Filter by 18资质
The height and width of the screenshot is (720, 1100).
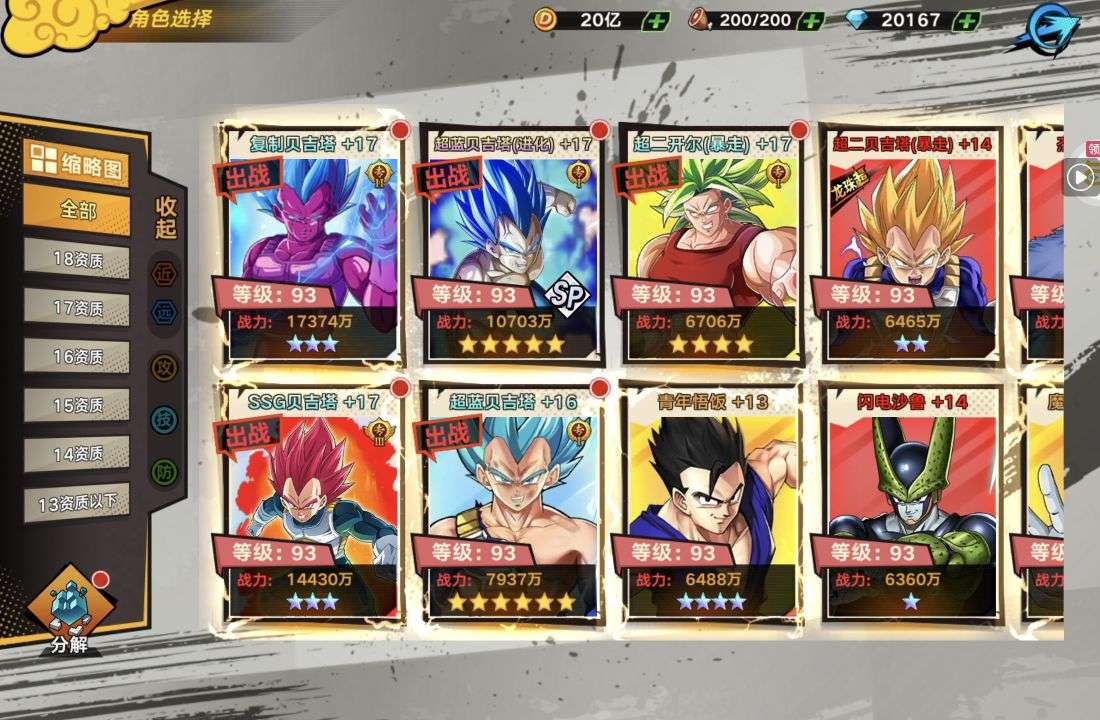point(77,259)
